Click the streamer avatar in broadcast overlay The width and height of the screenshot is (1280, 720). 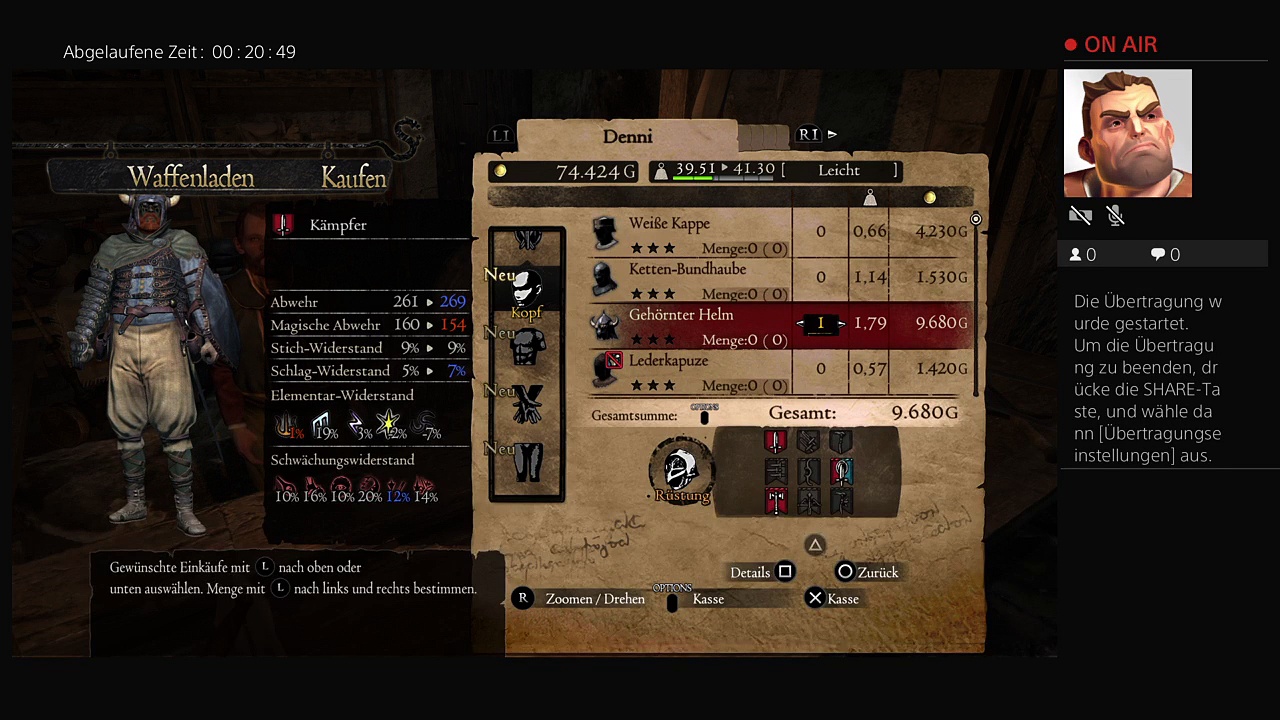click(1127, 133)
